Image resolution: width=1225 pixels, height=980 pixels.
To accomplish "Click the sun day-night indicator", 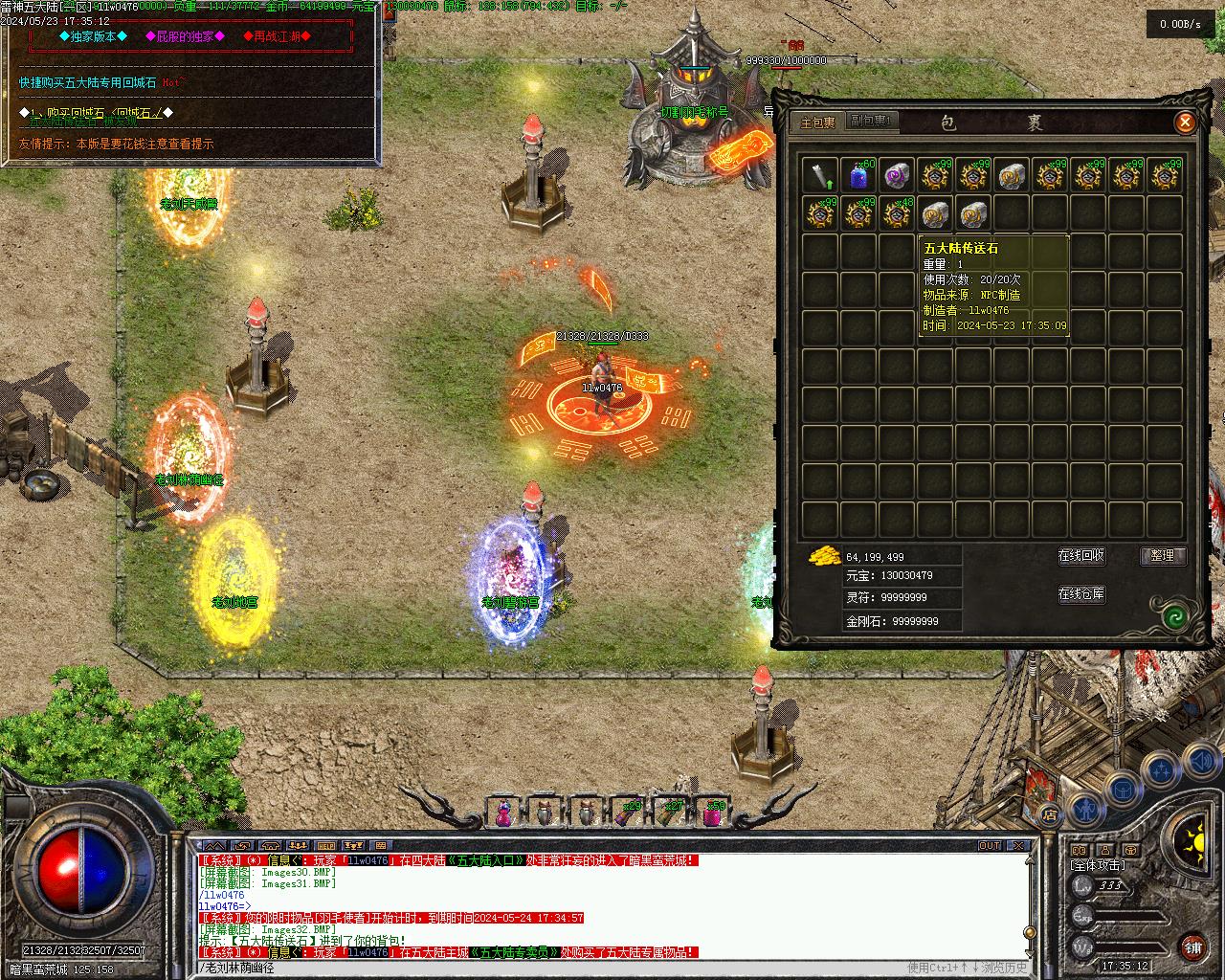I will [x=1192, y=843].
